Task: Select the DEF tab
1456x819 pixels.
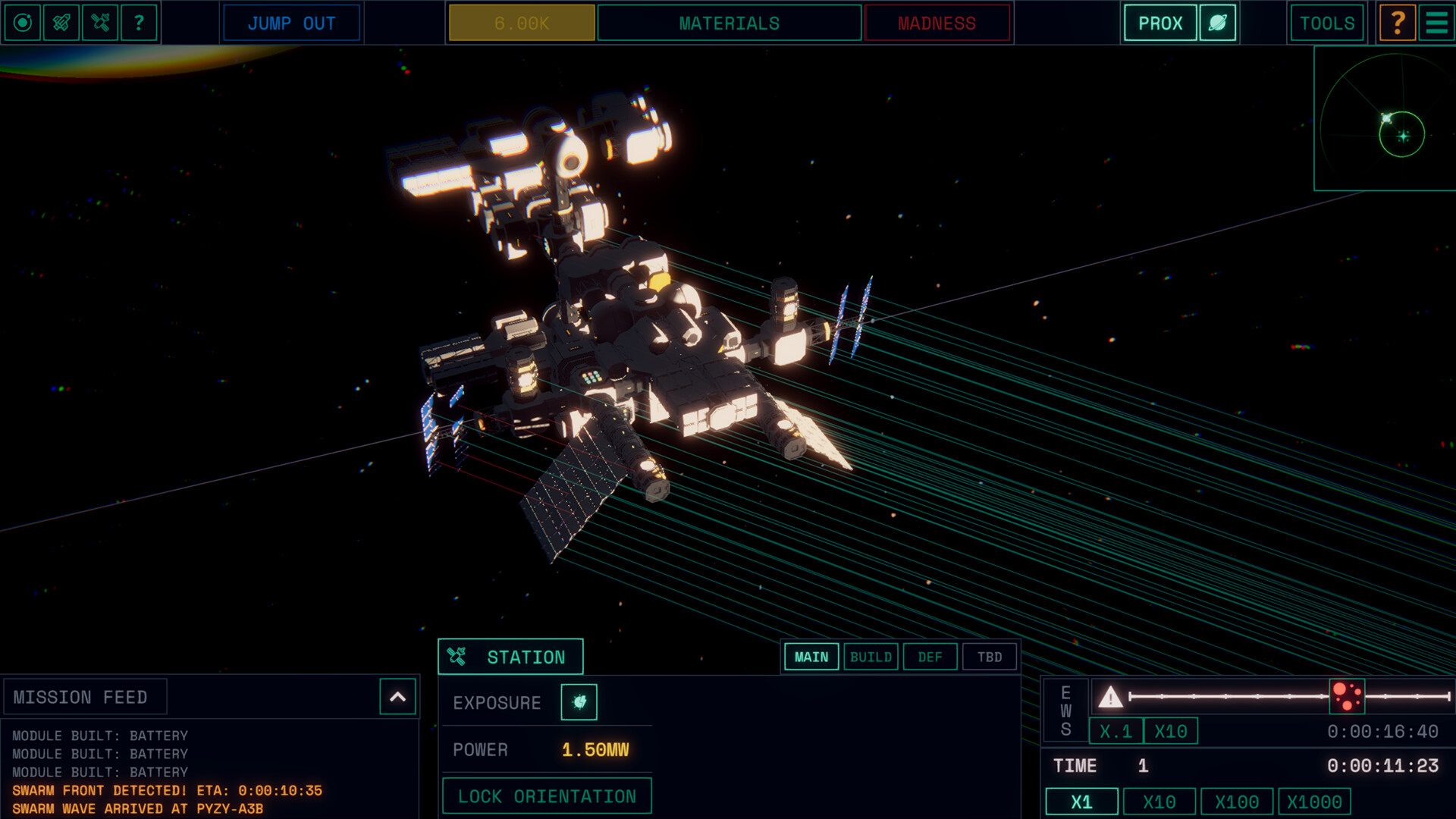Action: pyautogui.click(x=930, y=657)
